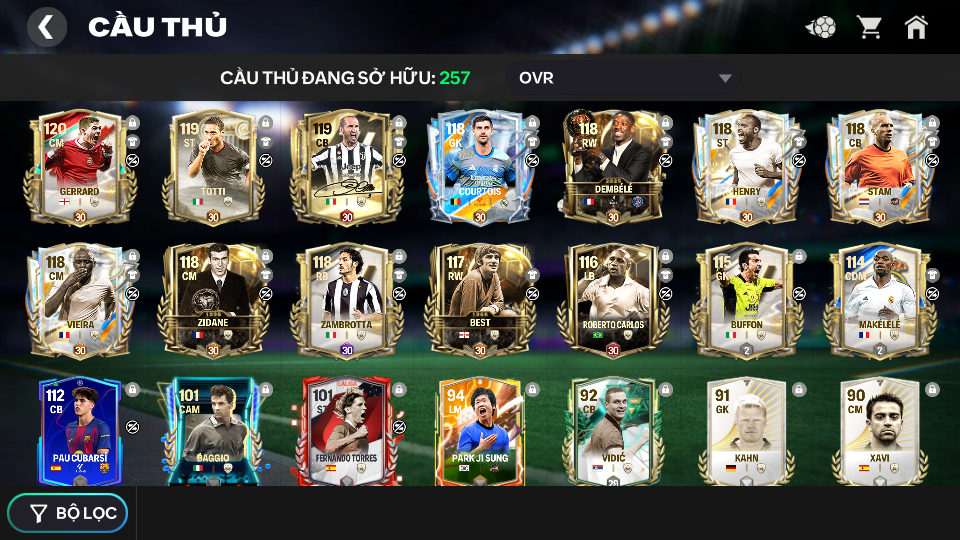Choose the Vieira 118 CM card
The image size is (960, 540).
point(80,300)
